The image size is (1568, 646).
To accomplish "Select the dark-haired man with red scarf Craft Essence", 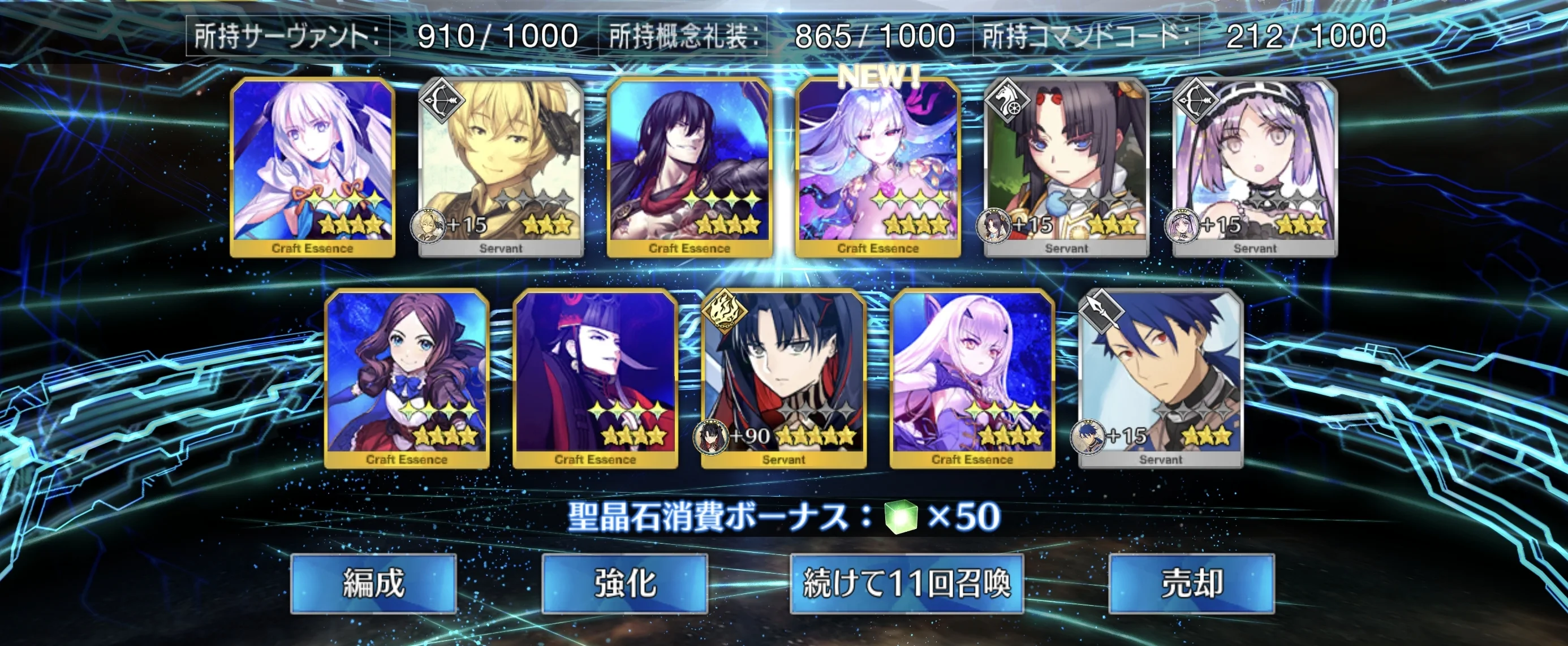I will [x=689, y=167].
